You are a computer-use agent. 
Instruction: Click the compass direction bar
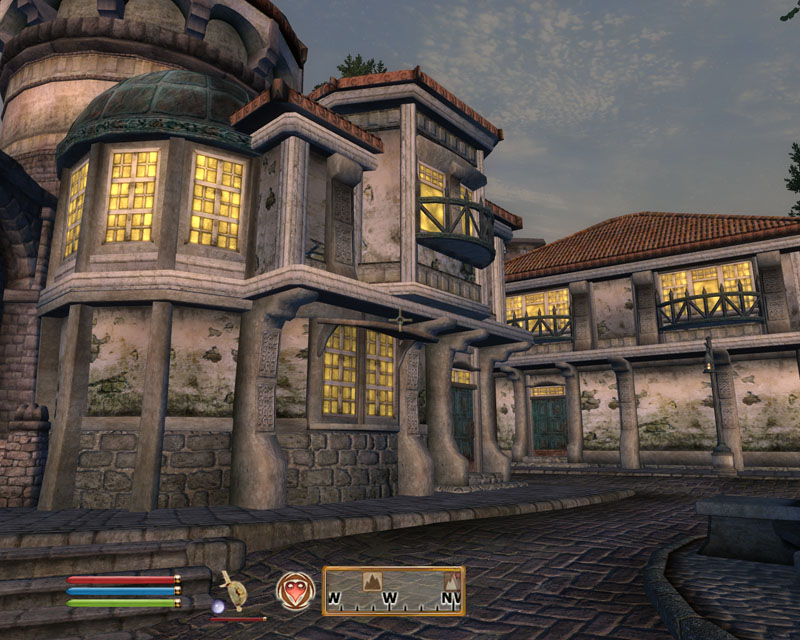(393, 591)
